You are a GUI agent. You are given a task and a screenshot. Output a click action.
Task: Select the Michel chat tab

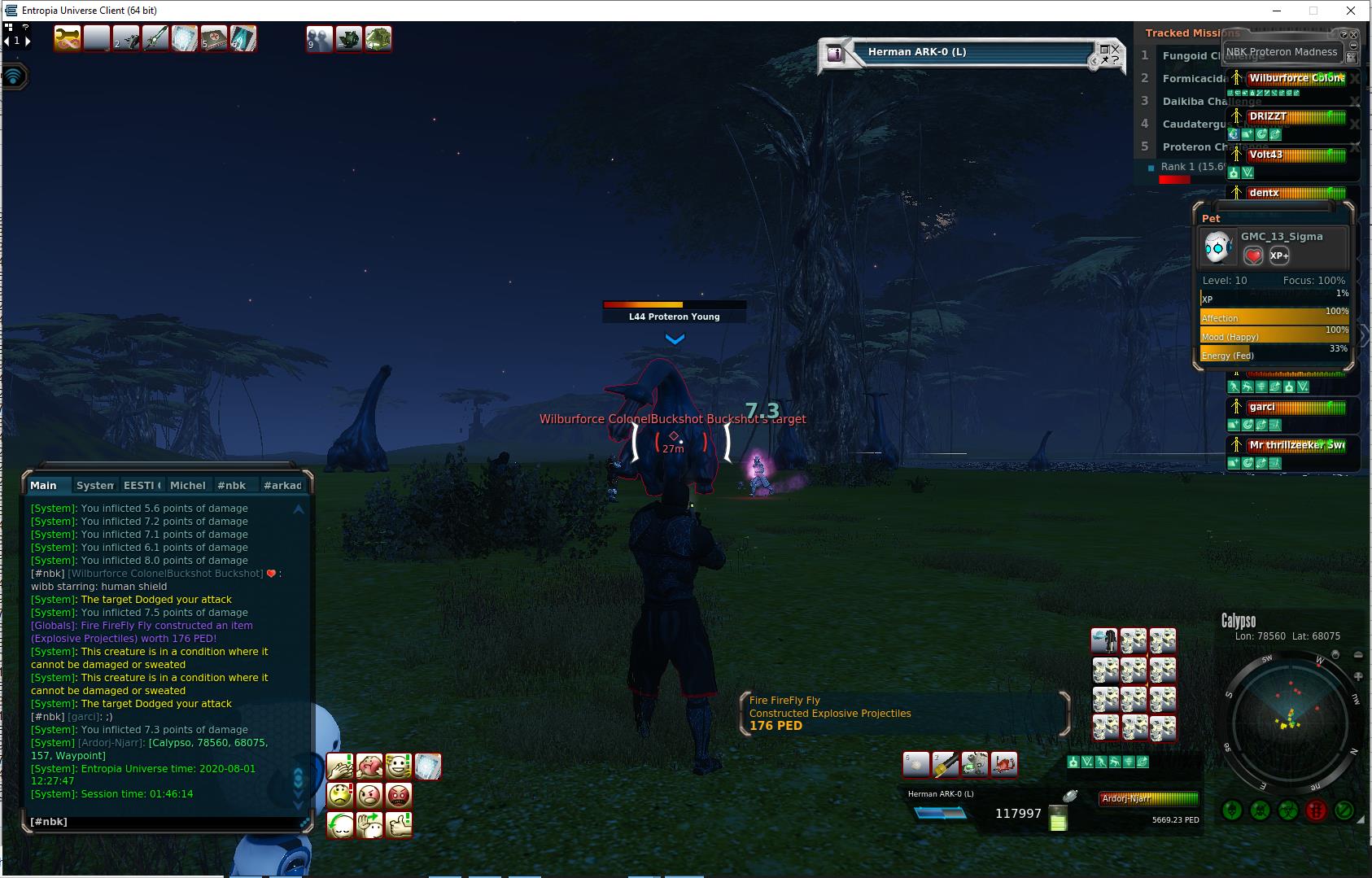click(x=187, y=485)
